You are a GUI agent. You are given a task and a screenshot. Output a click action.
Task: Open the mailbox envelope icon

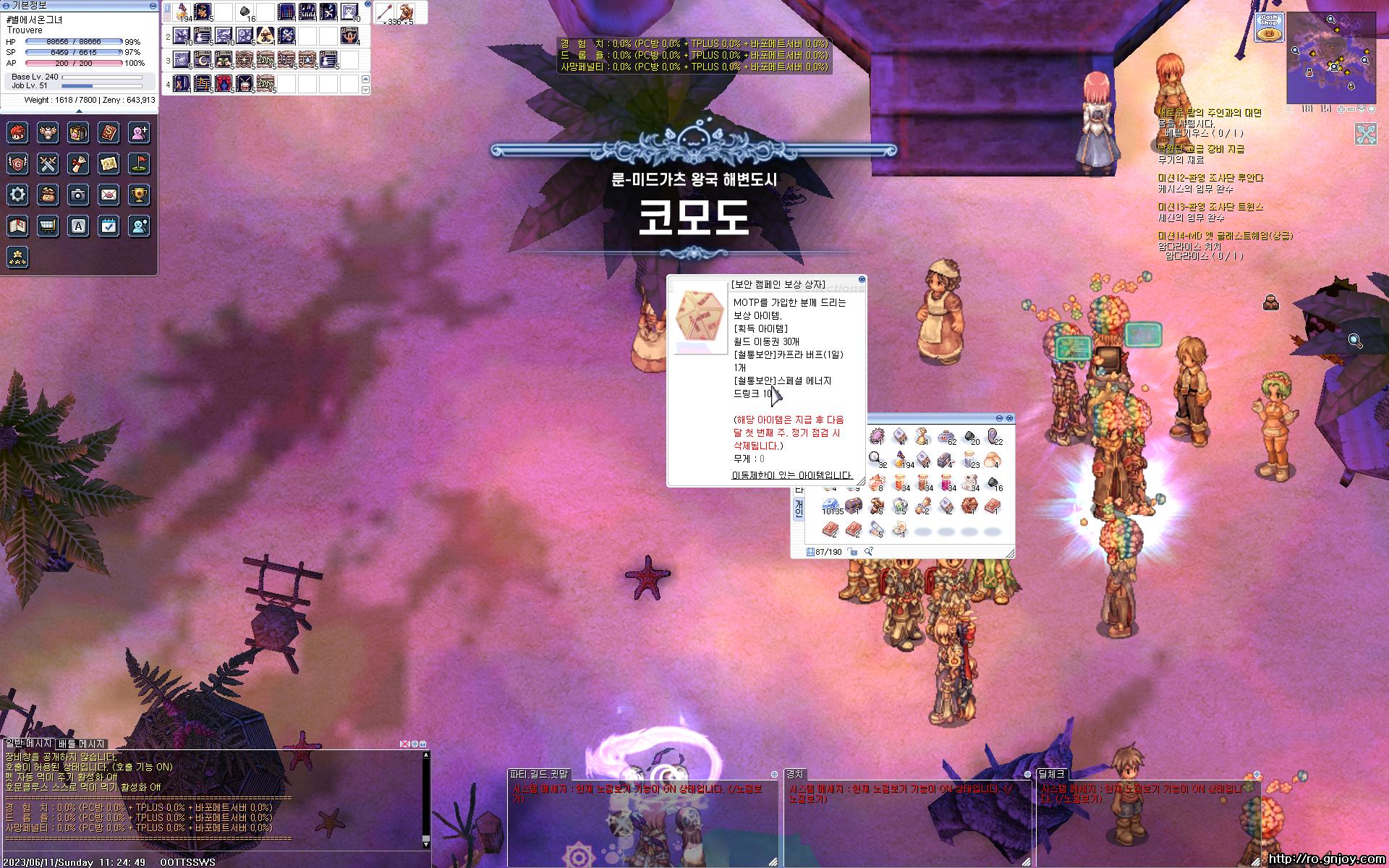click(x=109, y=194)
